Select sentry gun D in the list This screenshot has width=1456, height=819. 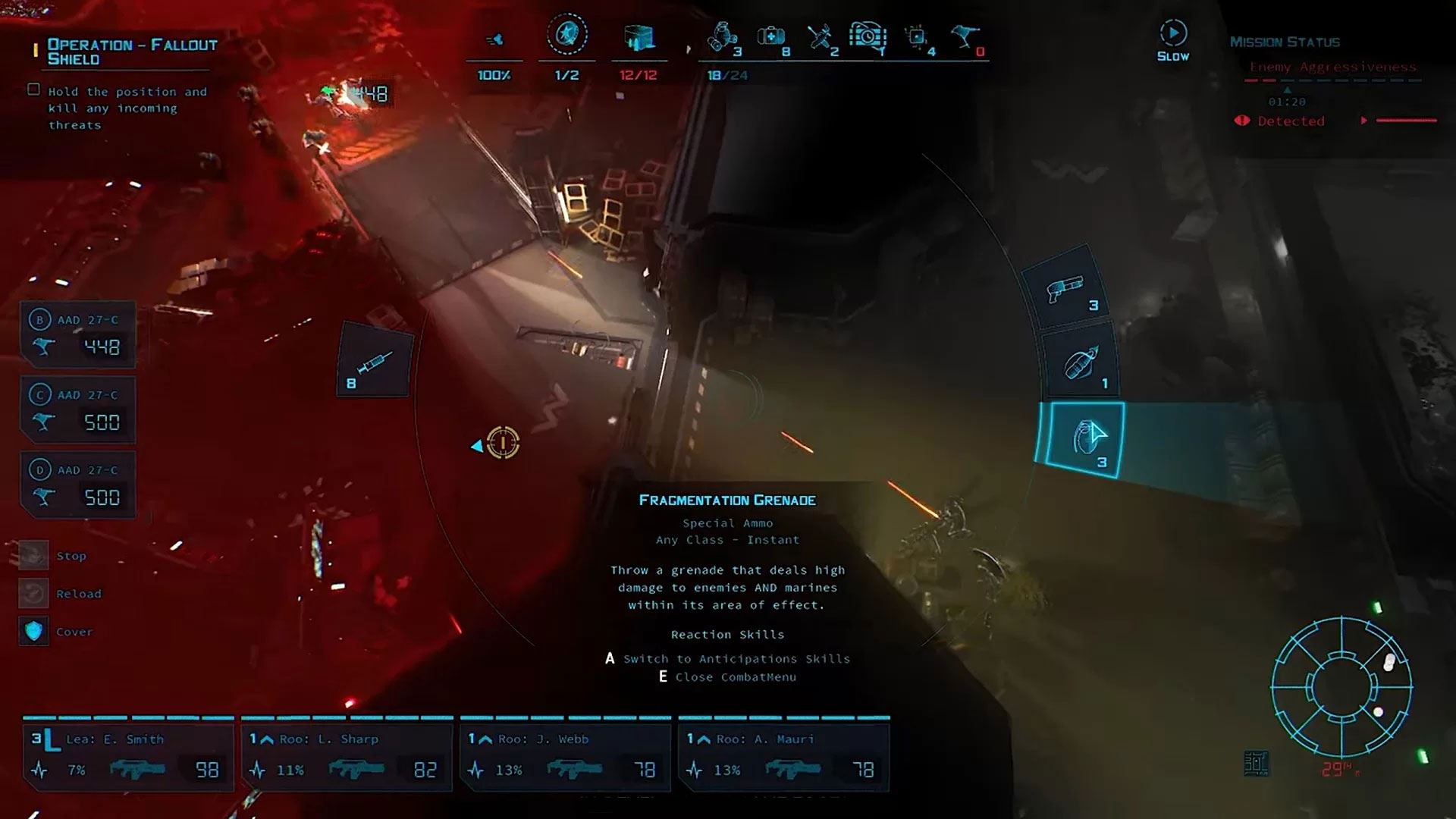tap(79, 485)
